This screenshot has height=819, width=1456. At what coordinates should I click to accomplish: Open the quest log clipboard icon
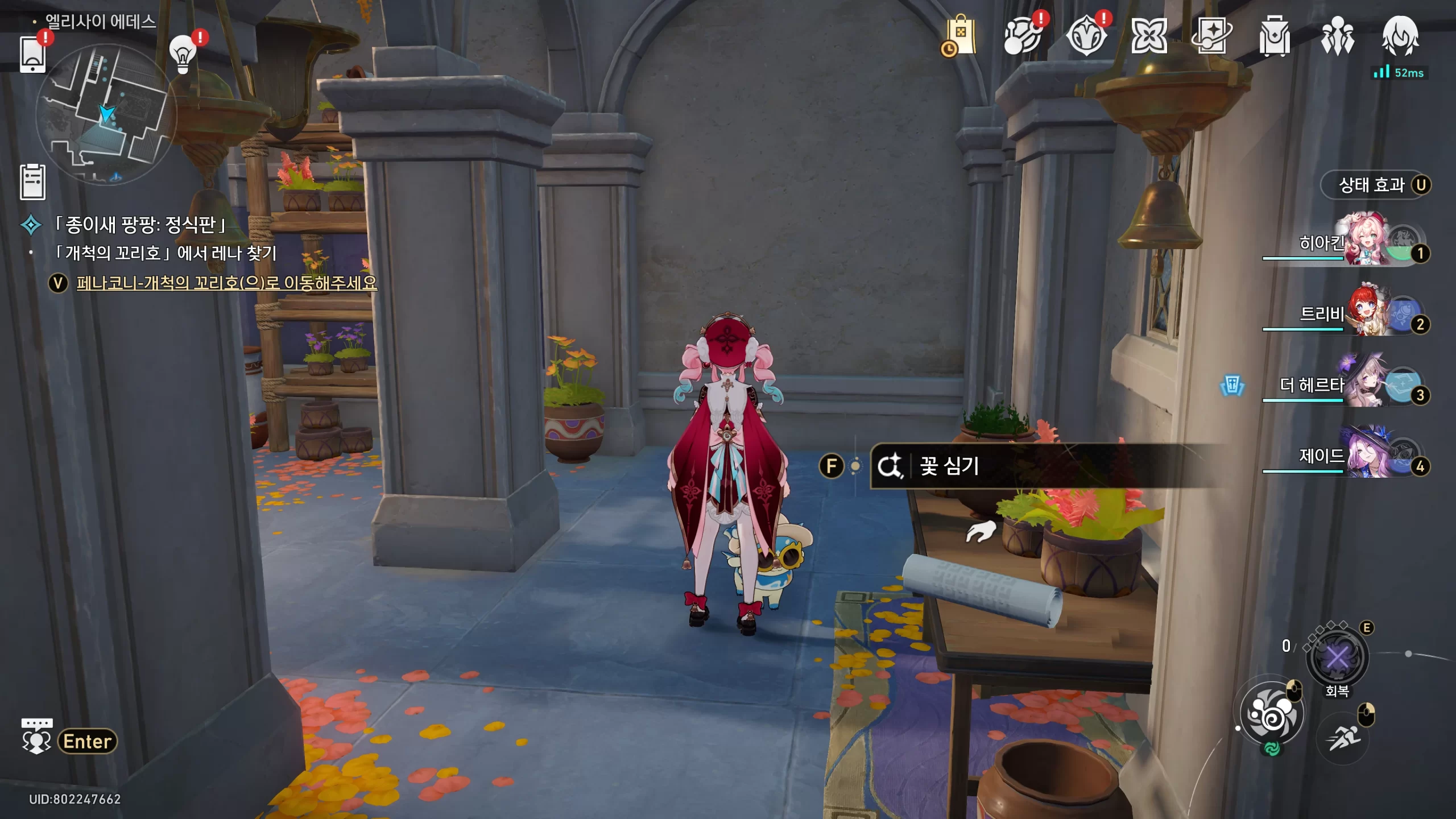[x=32, y=182]
